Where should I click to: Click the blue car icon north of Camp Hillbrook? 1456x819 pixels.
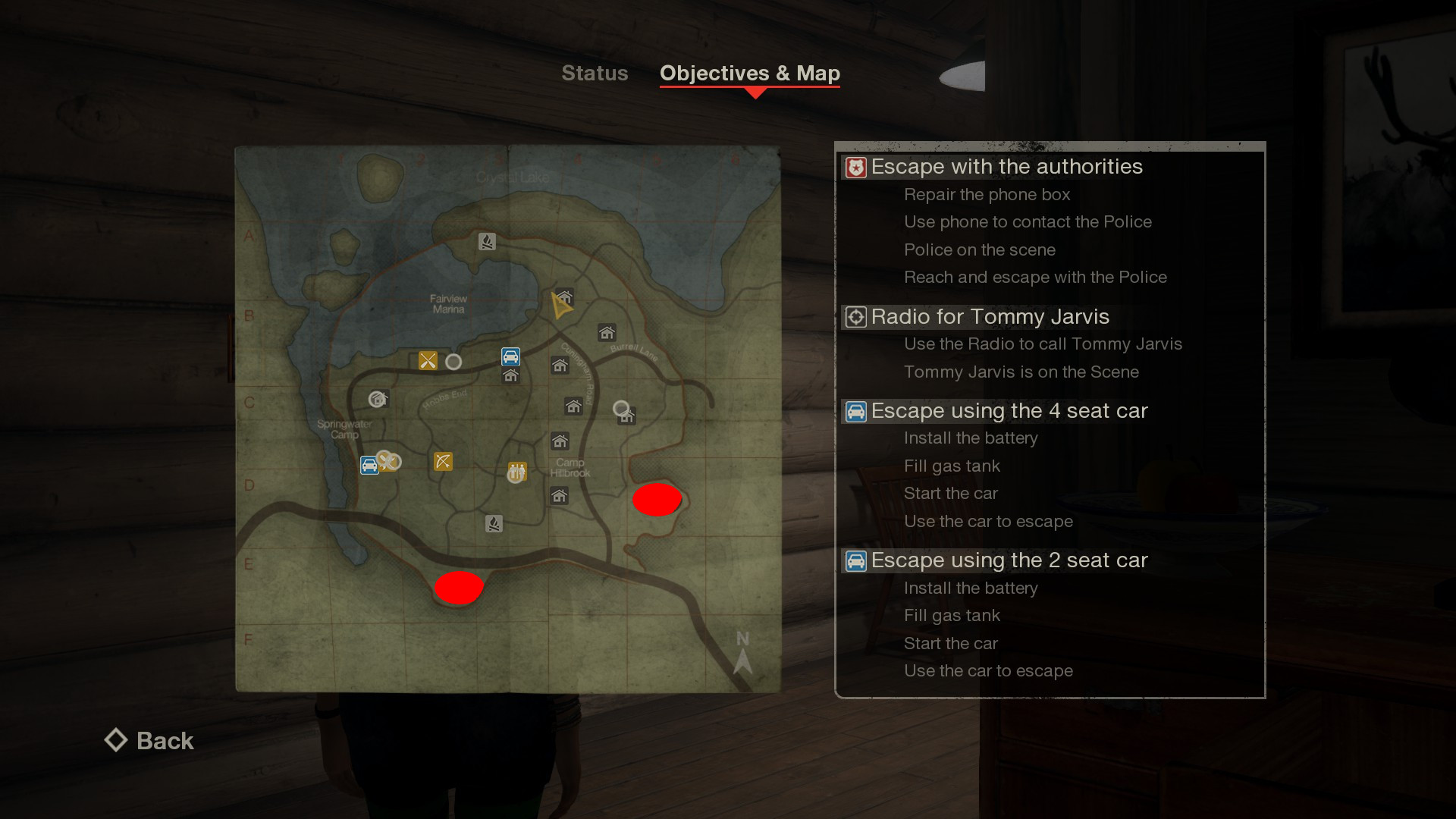(x=510, y=356)
